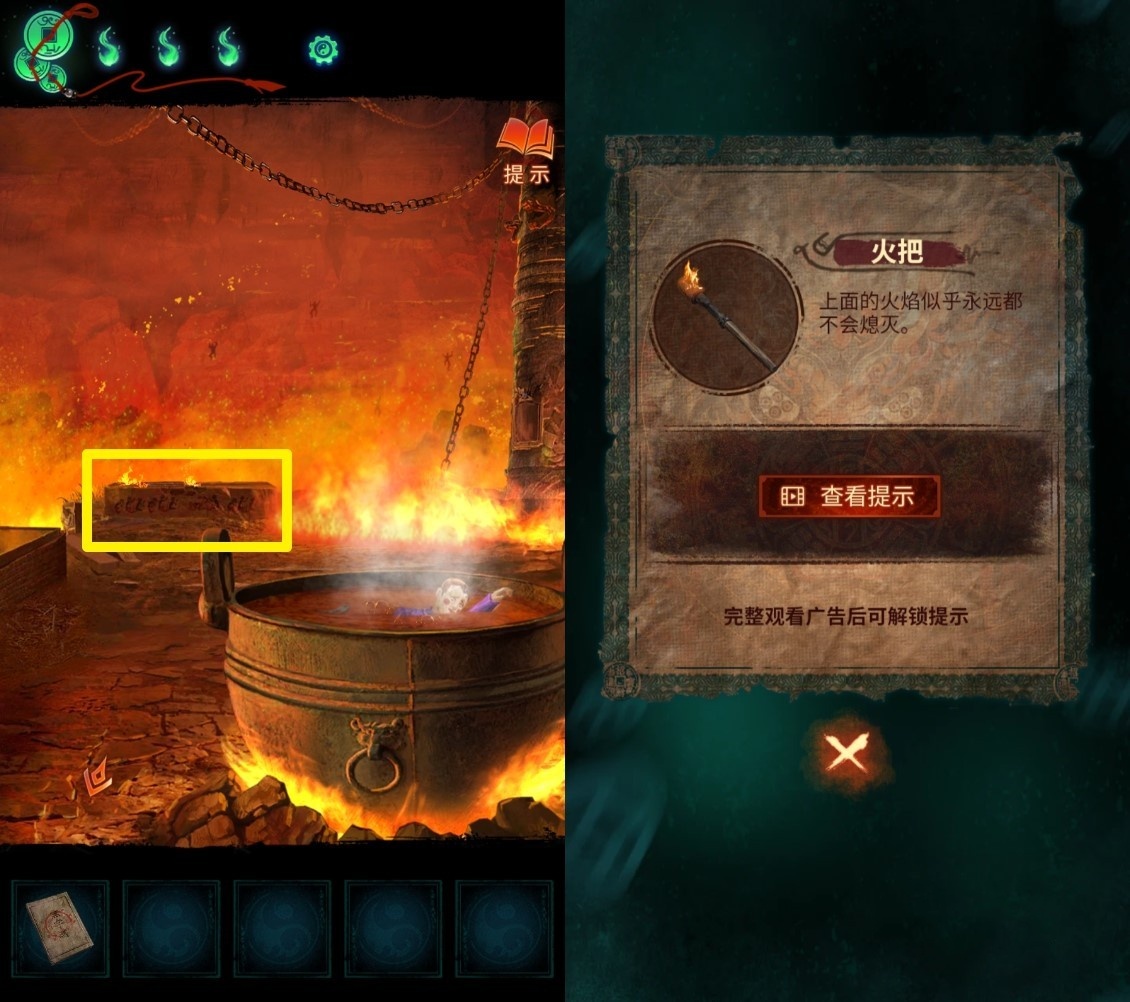This screenshot has width=1130, height=1002.
Task: Click the 查看提示 button
Action: click(x=849, y=496)
